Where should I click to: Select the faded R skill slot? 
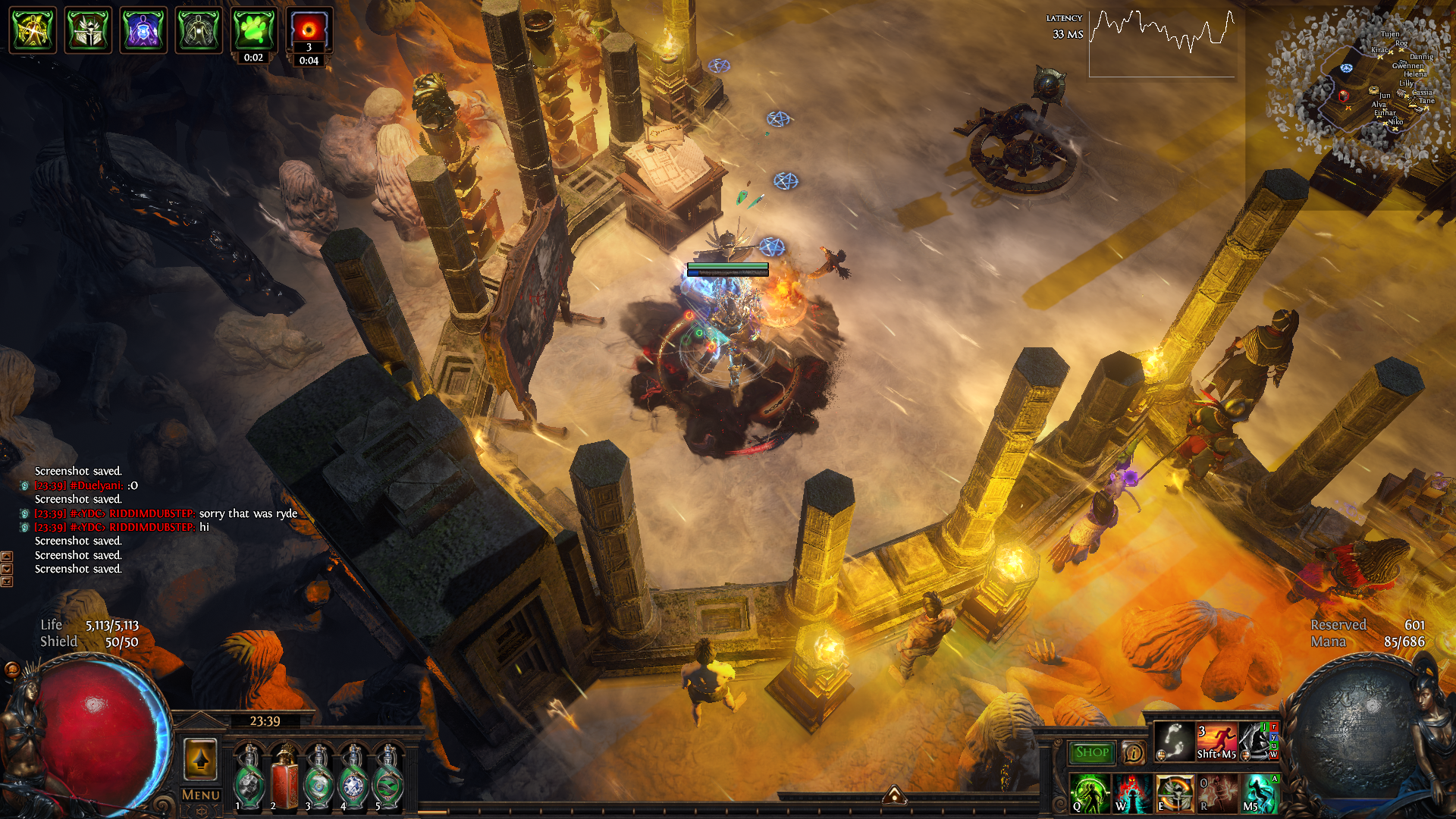click(1216, 793)
